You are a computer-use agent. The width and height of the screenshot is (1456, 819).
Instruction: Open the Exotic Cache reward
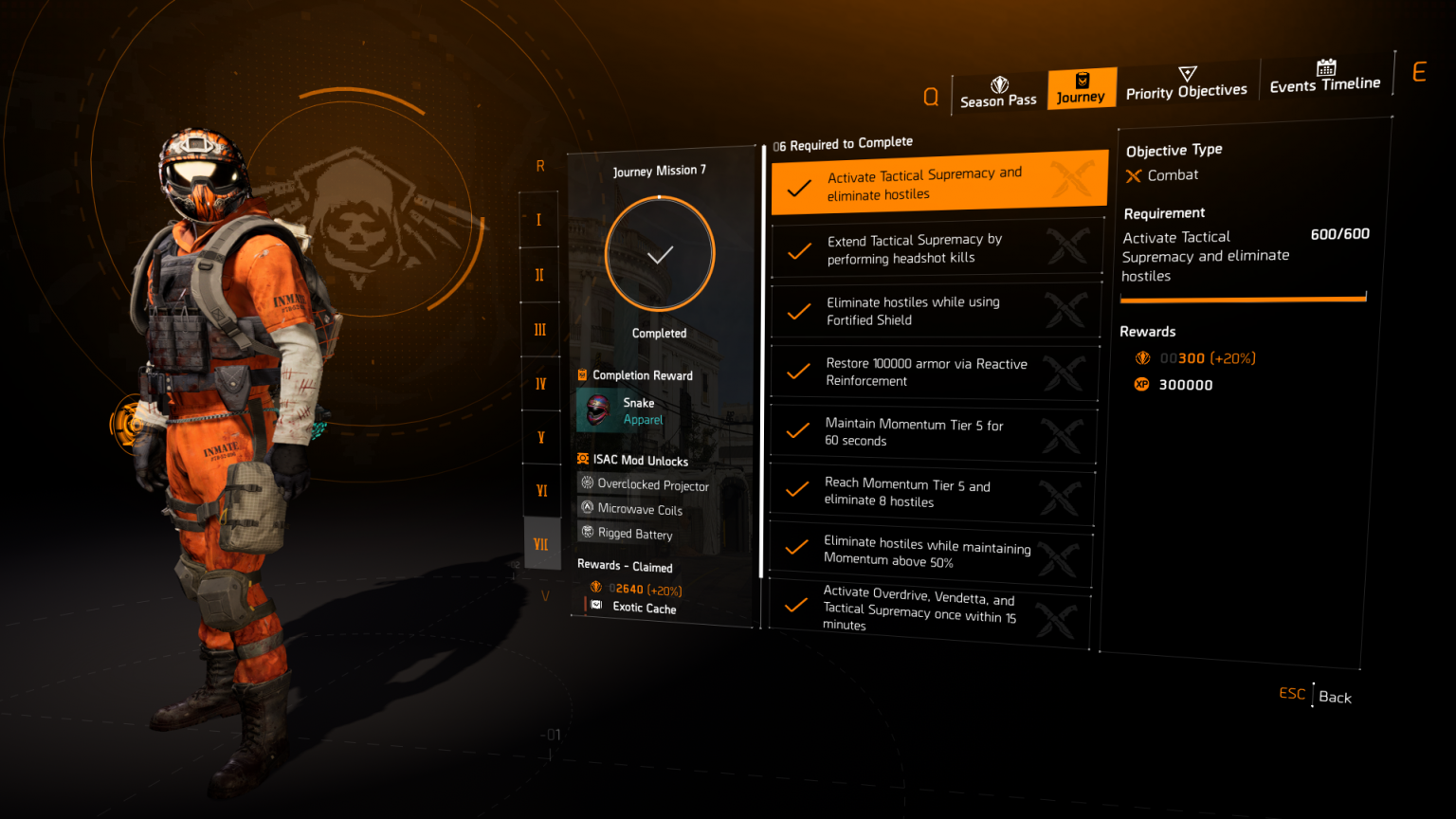644,609
